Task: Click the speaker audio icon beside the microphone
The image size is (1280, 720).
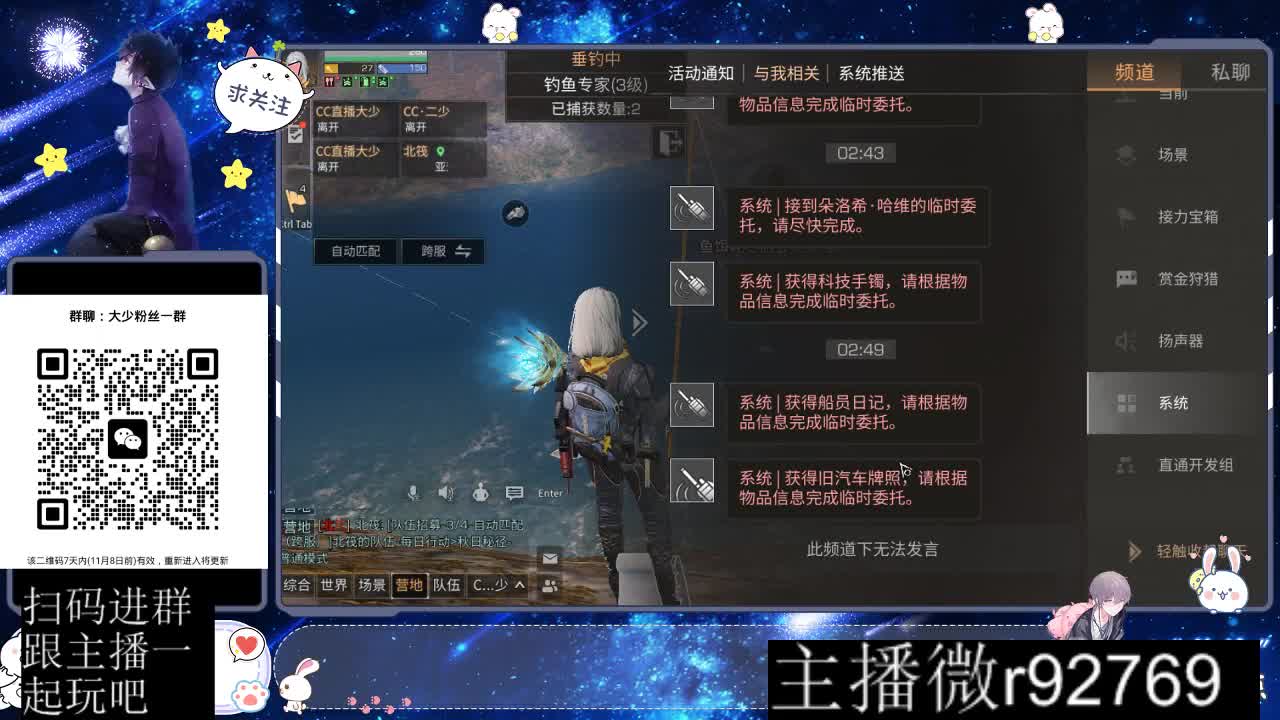Action: (445, 493)
